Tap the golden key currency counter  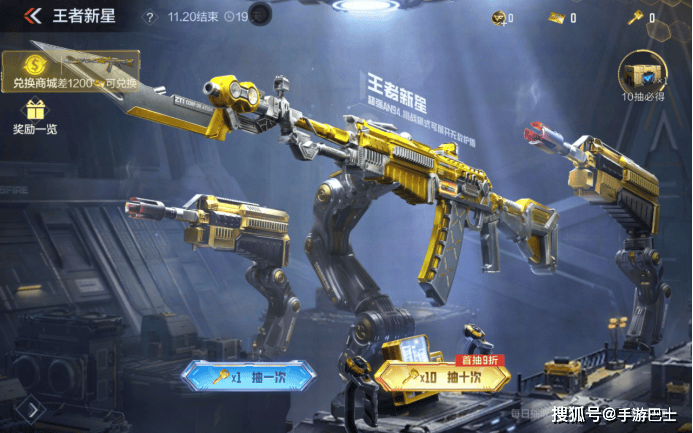(x=633, y=17)
